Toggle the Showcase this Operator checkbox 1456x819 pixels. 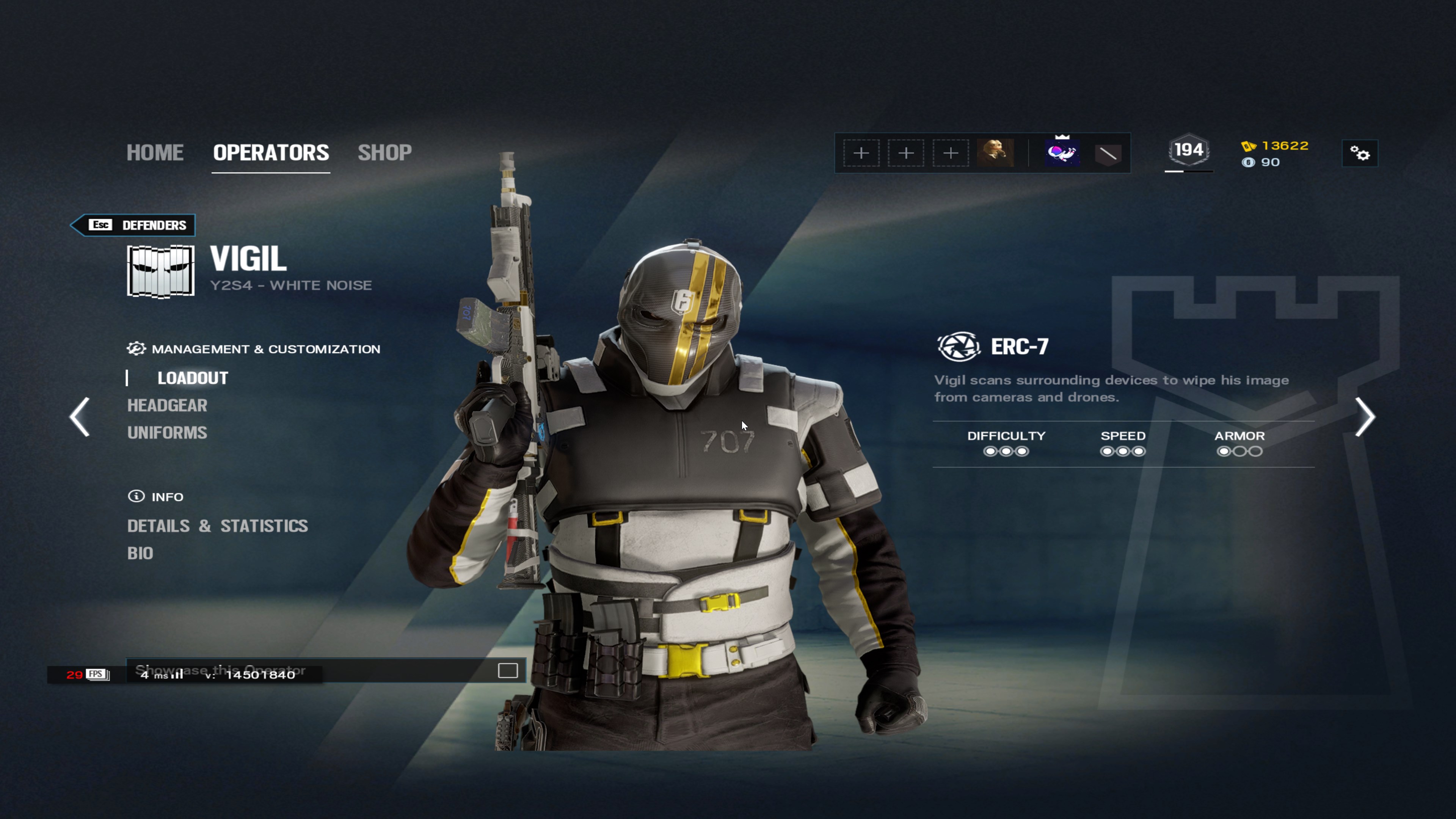(508, 671)
